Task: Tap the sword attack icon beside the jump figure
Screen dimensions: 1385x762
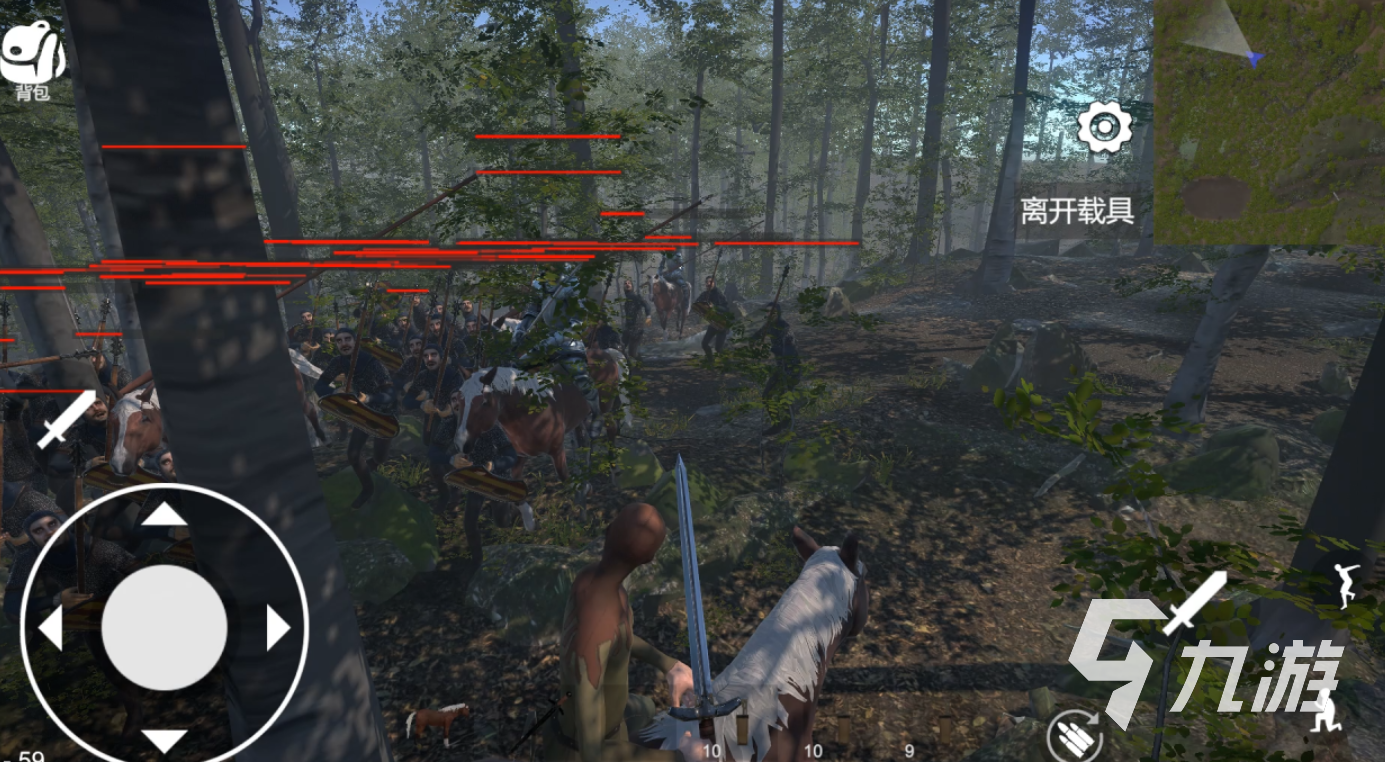Action: click(x=1193, y=603)
